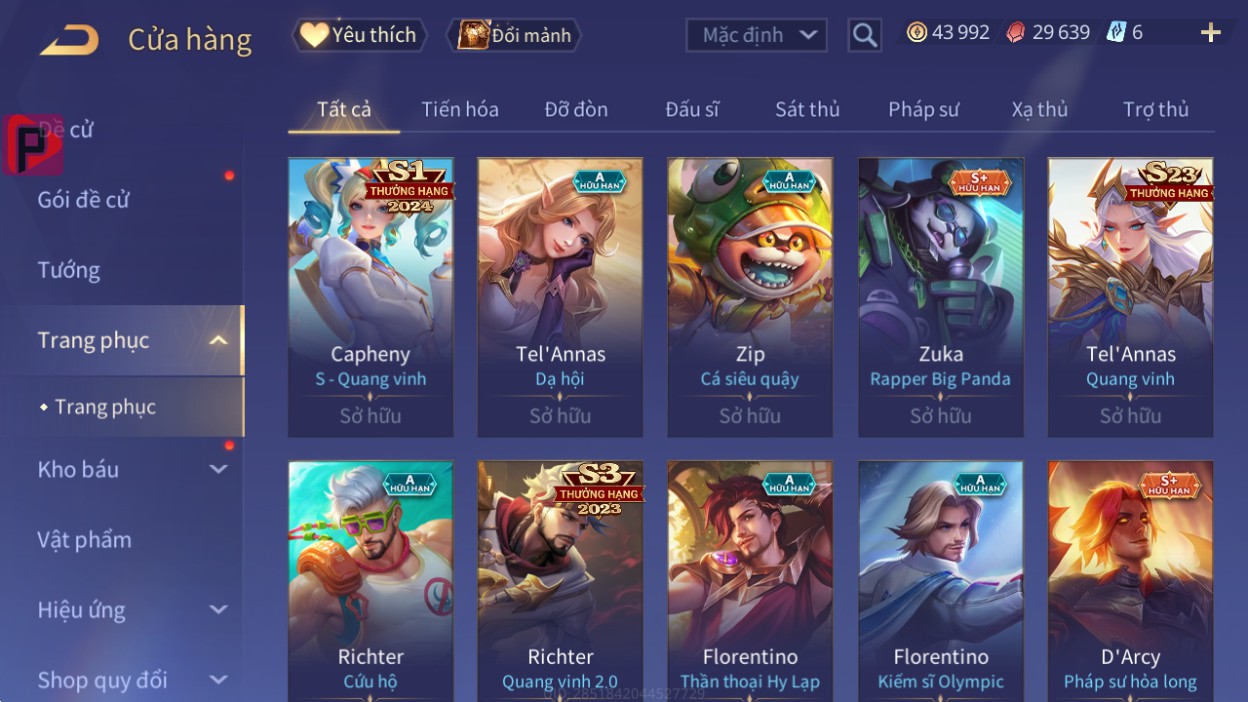This screenshot has height=702, width=1248.
Task: Go to the Tướng shop section
Action: (69, 270)
